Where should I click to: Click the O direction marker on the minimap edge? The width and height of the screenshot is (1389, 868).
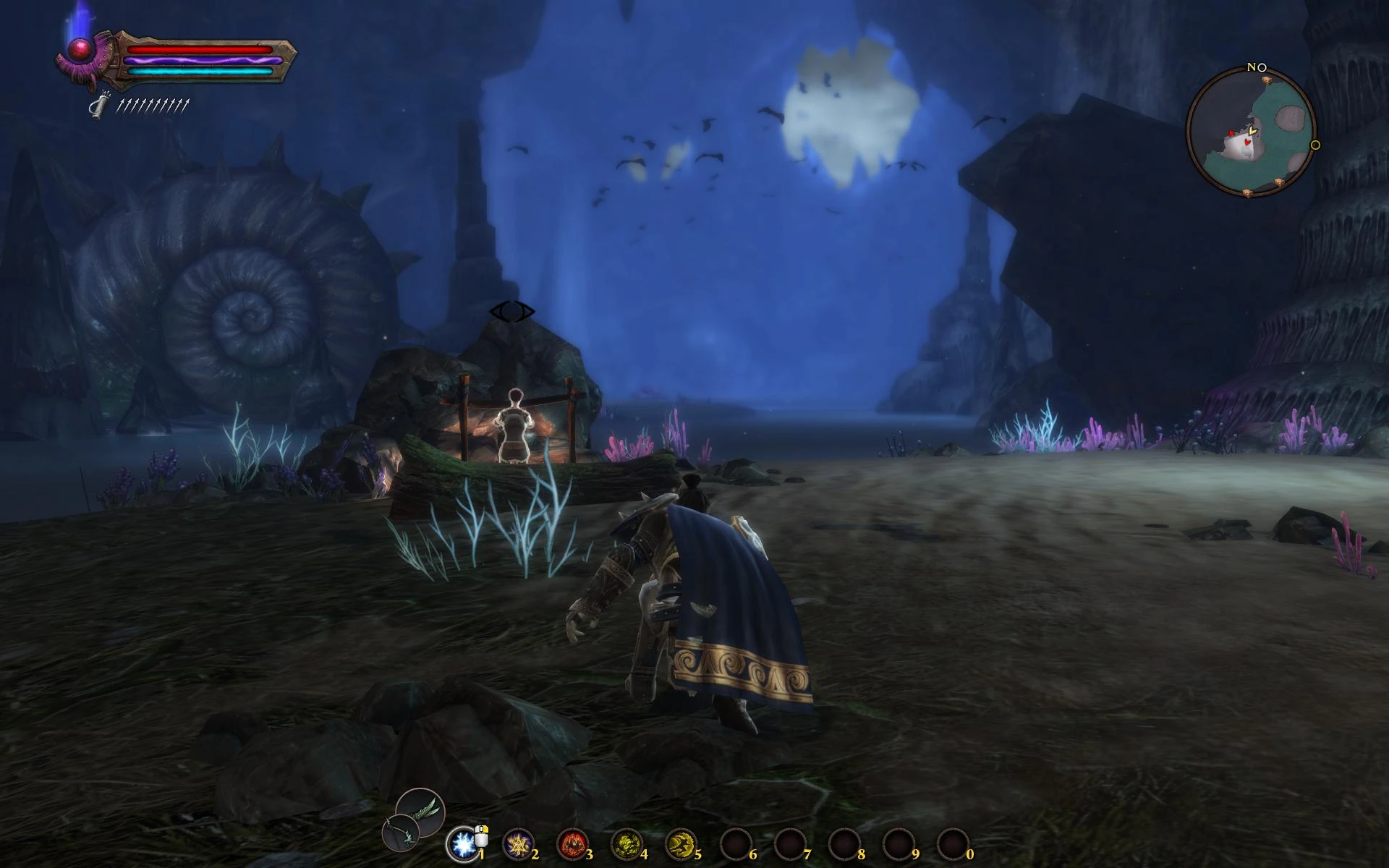pos(1314,146)
